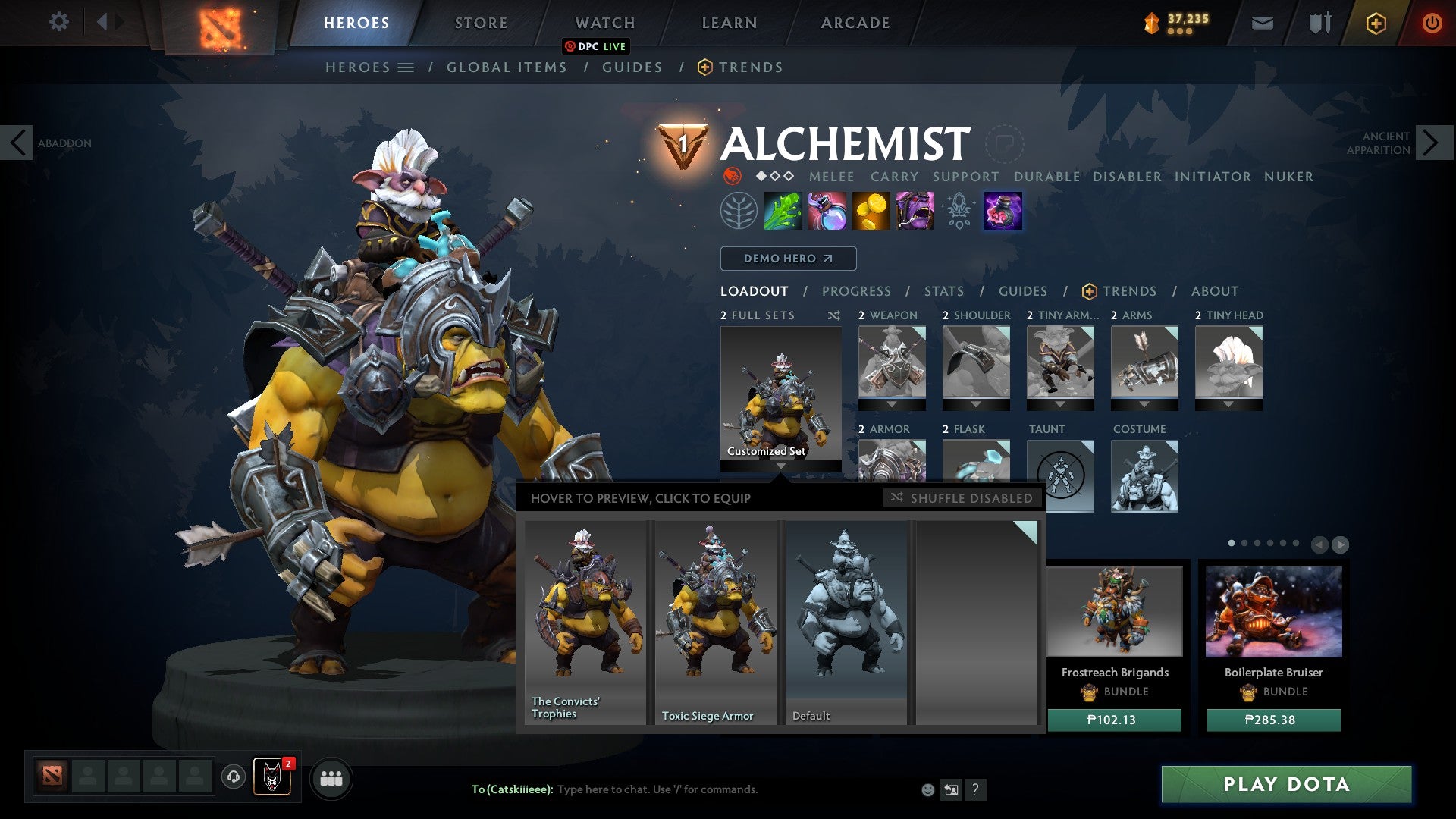The height and width of the screenshot is (819, 1456).
Task: Collapse the Abaddon left arrow
Action: click(17, 142)
